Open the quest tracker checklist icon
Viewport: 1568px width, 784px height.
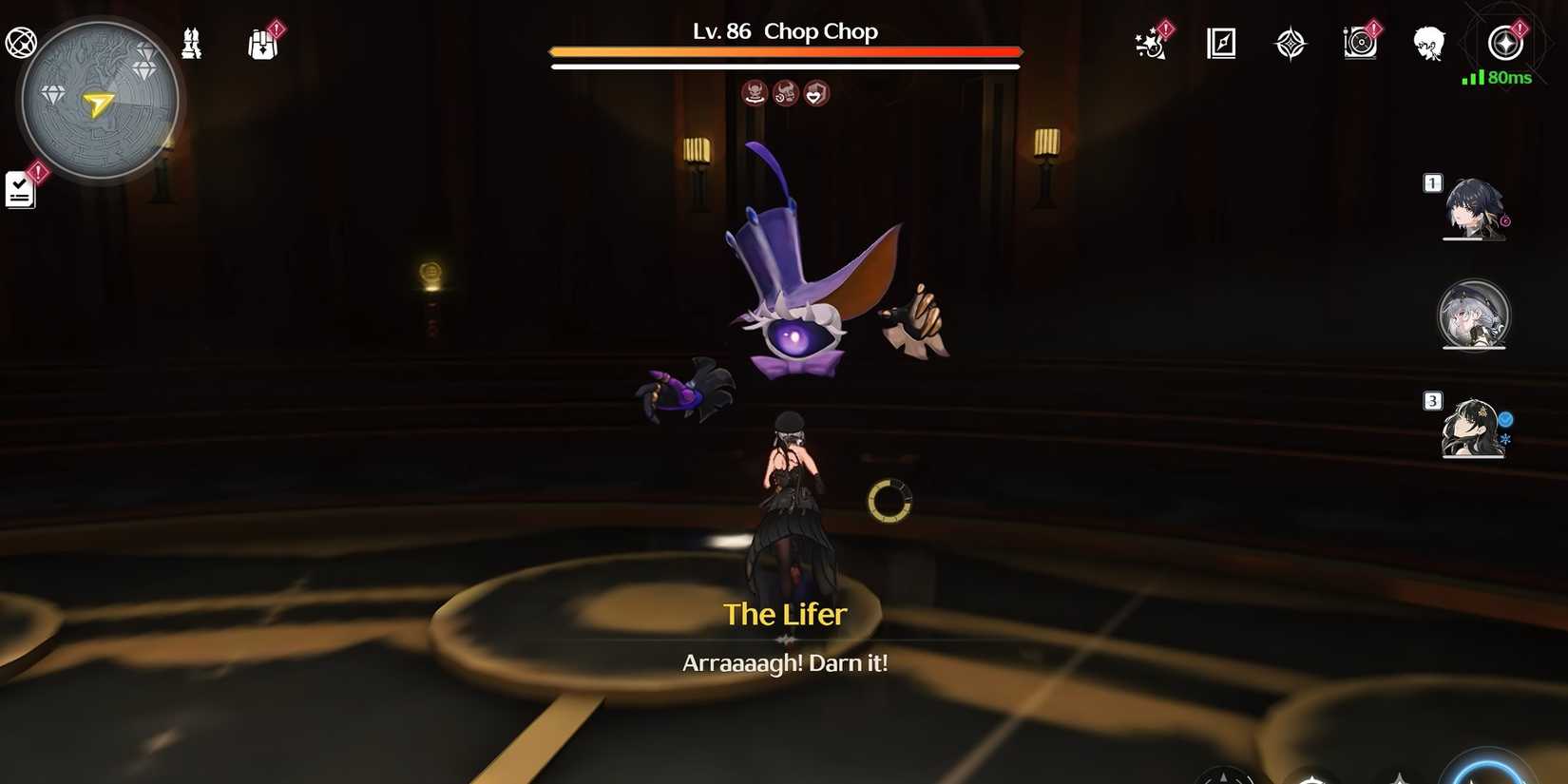pos(19,187)
